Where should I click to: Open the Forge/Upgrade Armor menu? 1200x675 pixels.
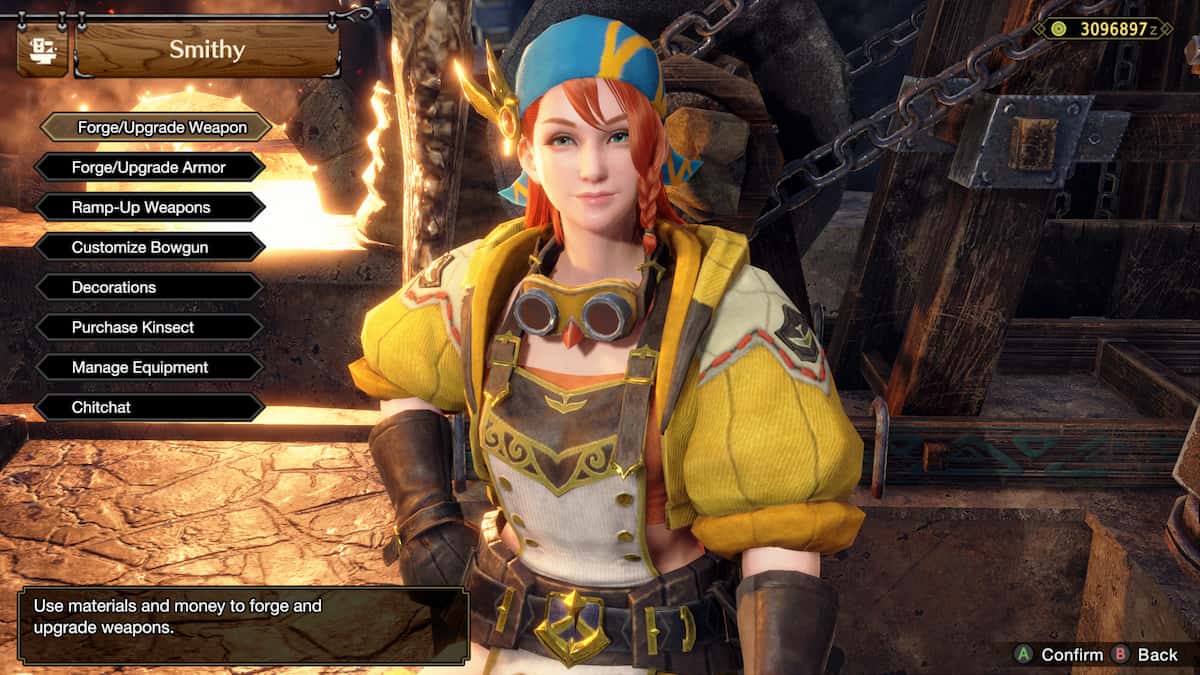(149, 167)
